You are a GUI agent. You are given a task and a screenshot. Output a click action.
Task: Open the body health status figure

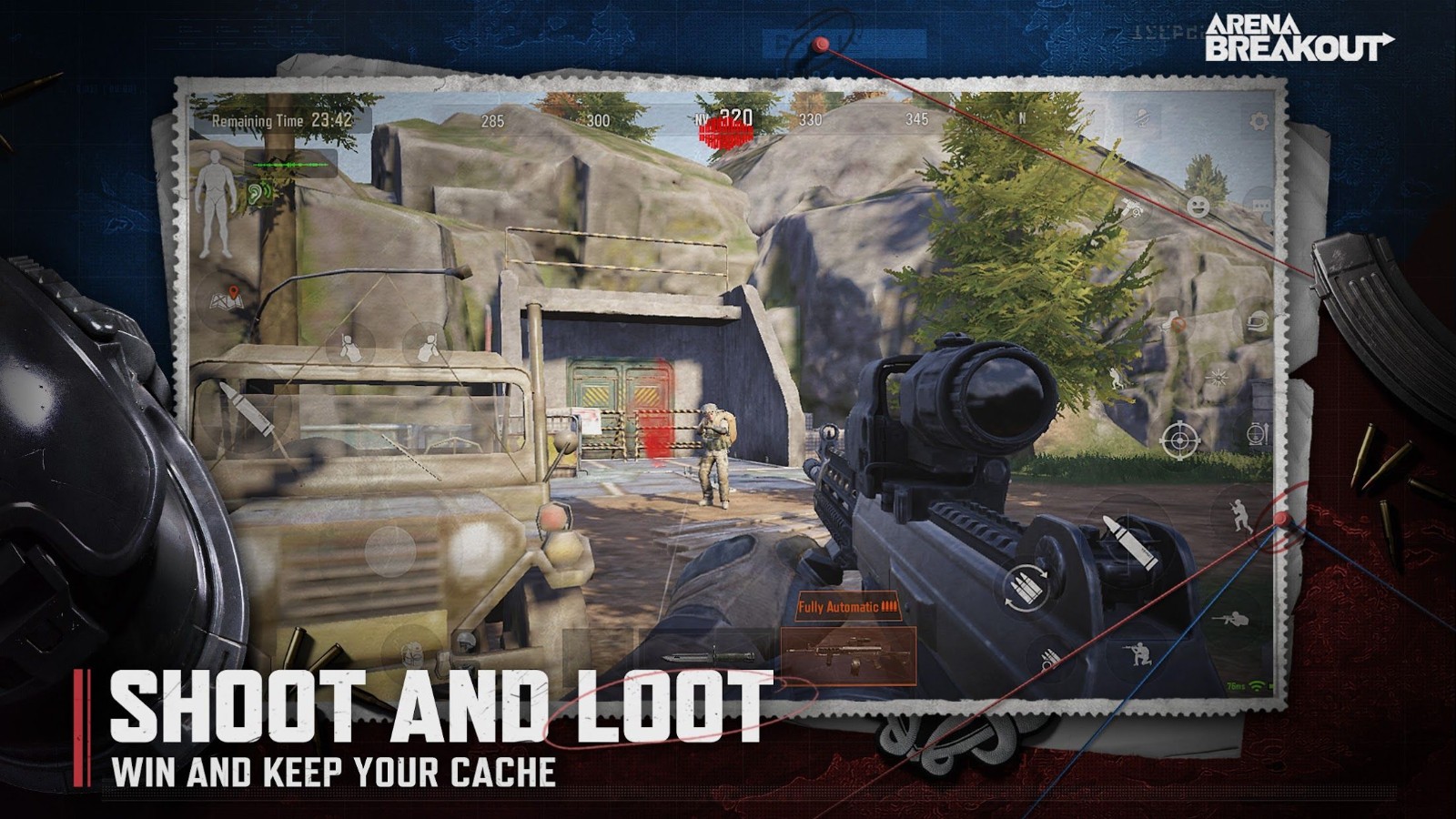coord(215,202)
